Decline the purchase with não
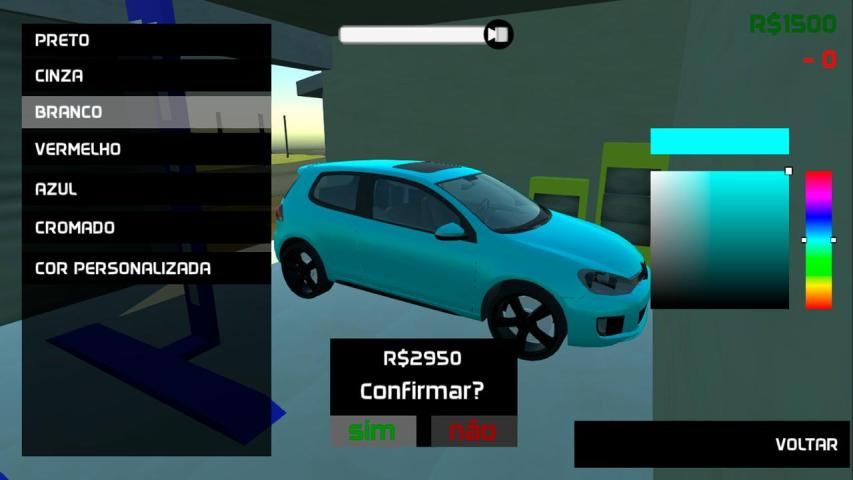853x480 pixels. (x=473, y=432)
